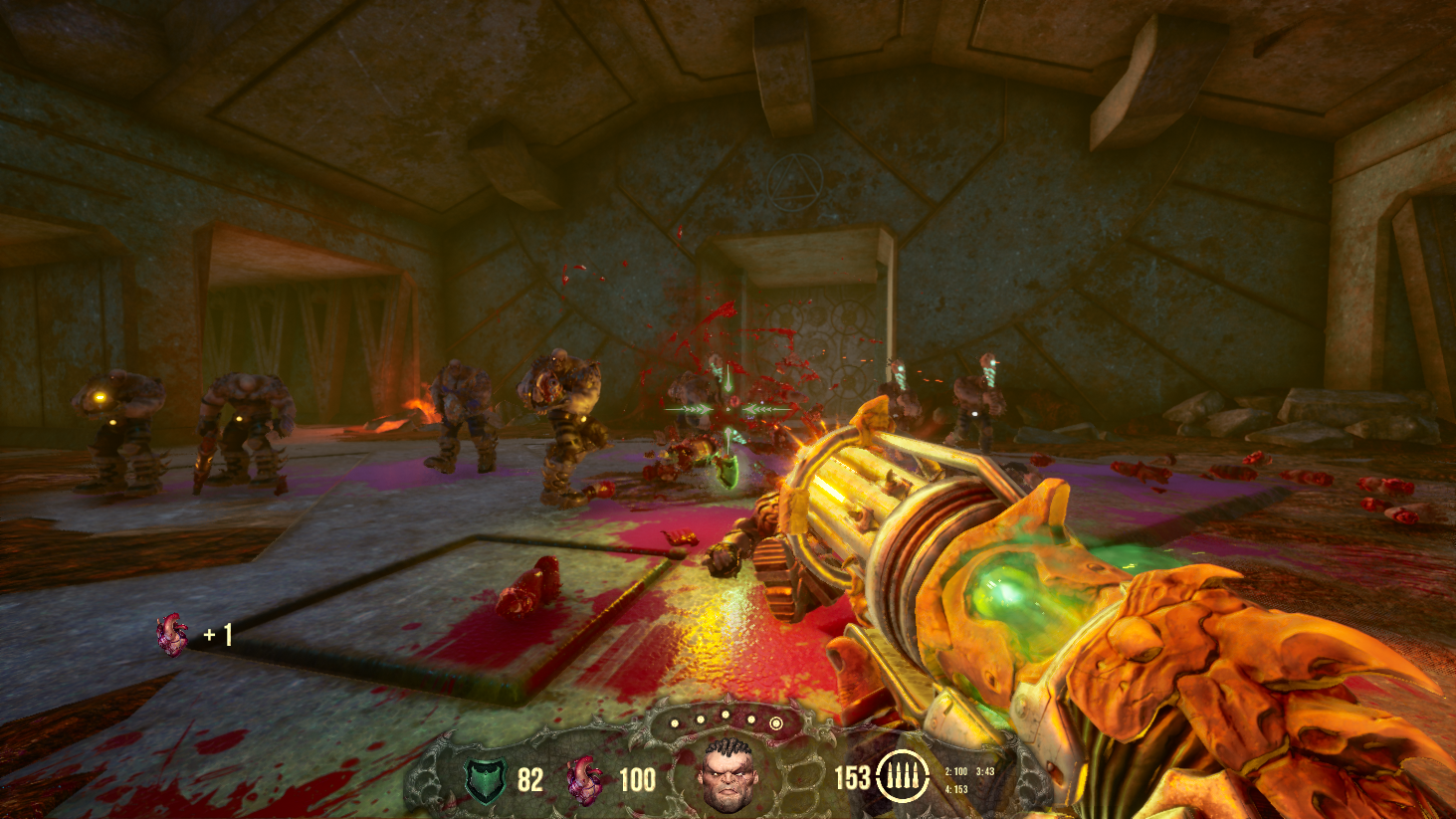The width and height of the screenshot is (1456, 819).
Task: Click the anatomical heart health icon
Action: (x=584, y=779)
